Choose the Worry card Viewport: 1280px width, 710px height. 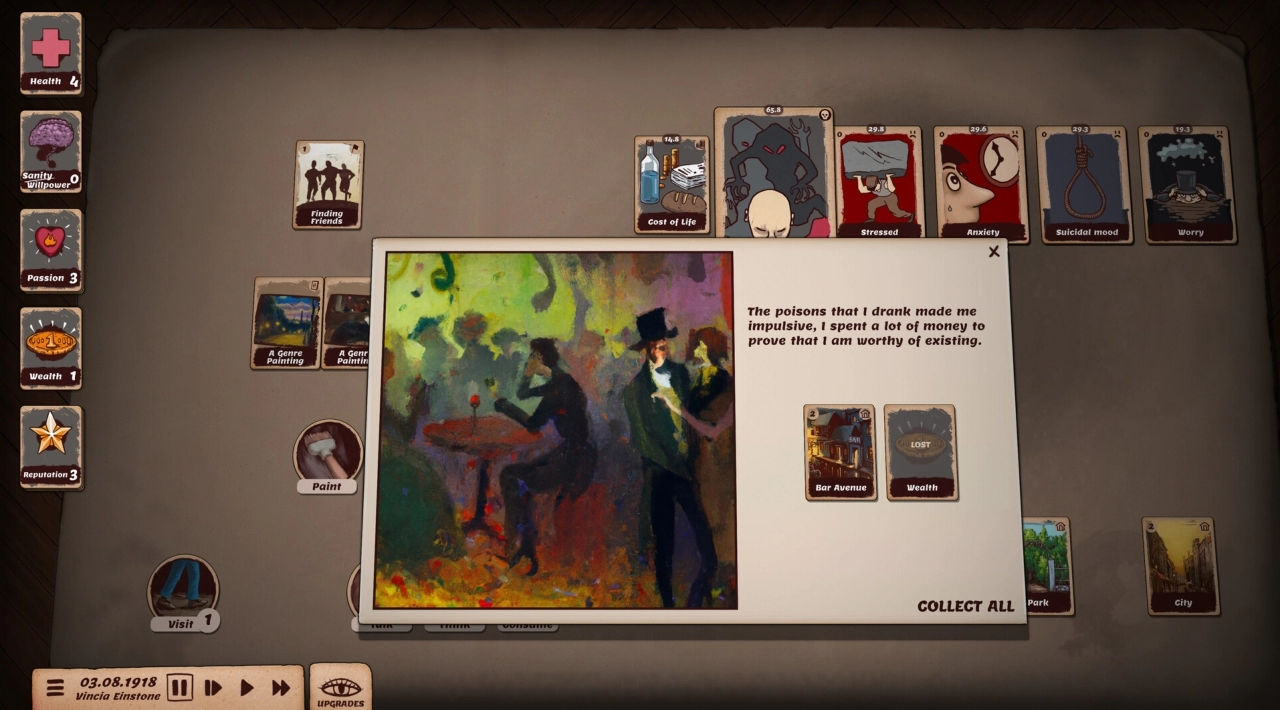1187,185
